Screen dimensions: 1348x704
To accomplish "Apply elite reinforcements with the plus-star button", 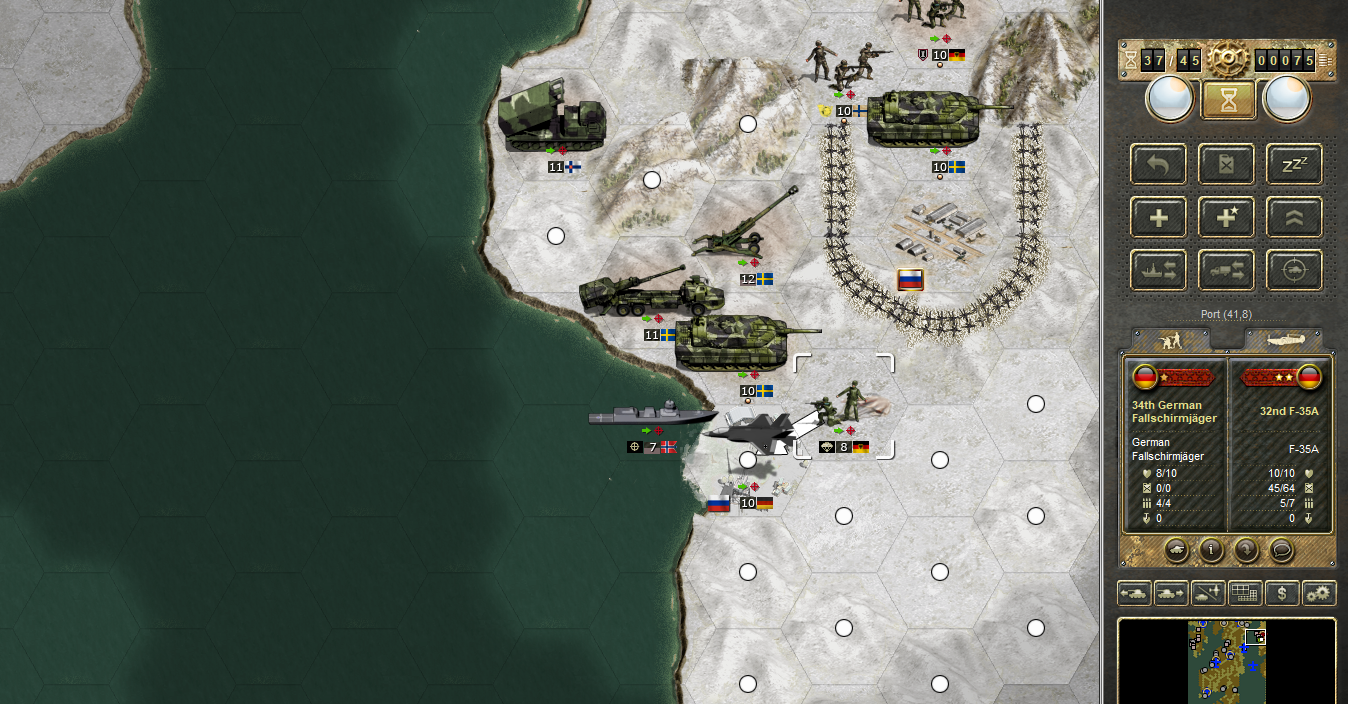I will [1226, 217].
